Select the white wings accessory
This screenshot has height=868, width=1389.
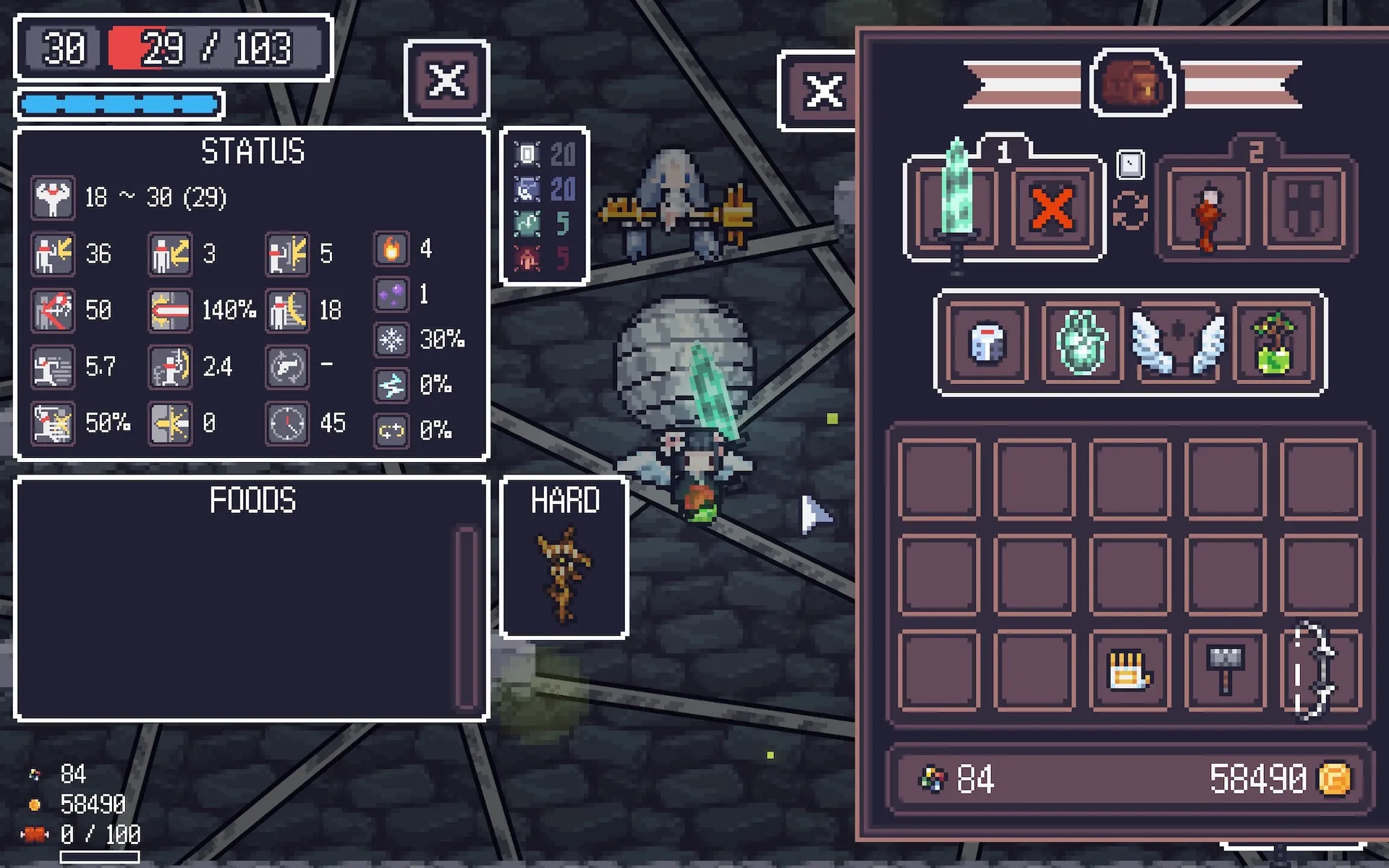pyautogui.click(x=1178, y=342)
